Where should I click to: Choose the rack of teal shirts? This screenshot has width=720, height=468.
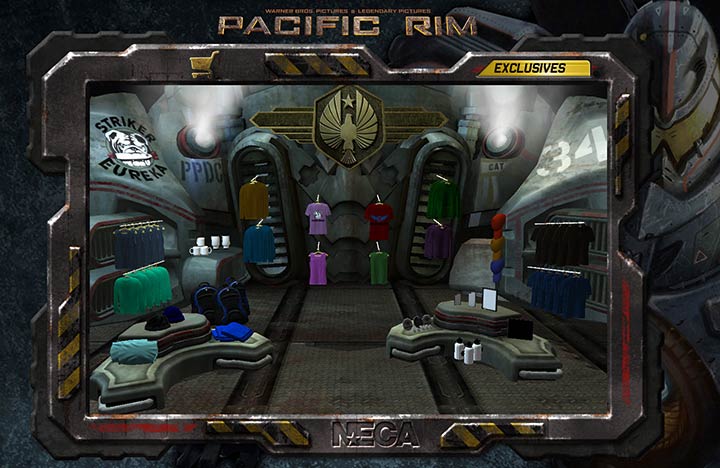(143, 289)
